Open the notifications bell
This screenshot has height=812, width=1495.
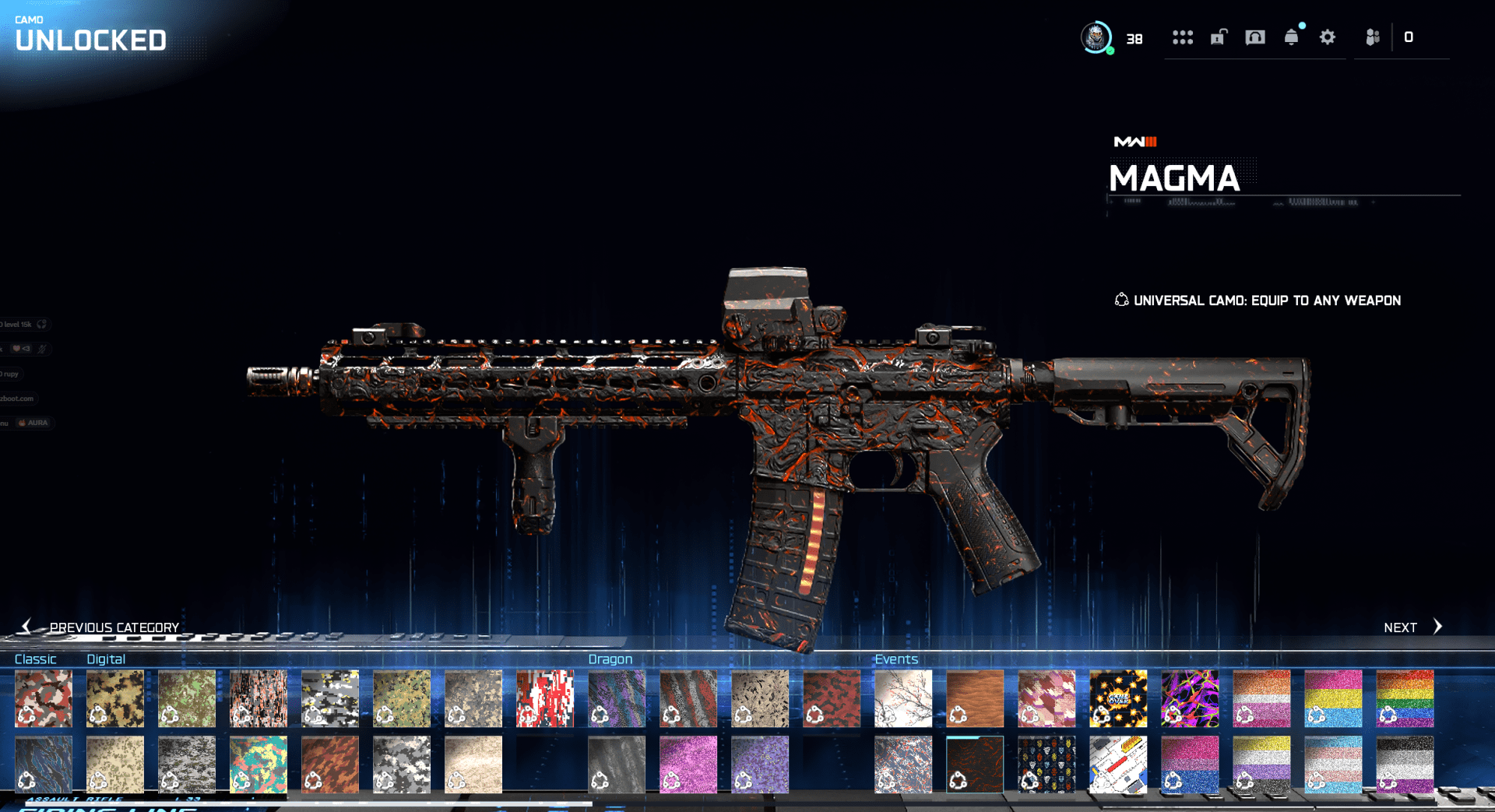coord(1291,37)
